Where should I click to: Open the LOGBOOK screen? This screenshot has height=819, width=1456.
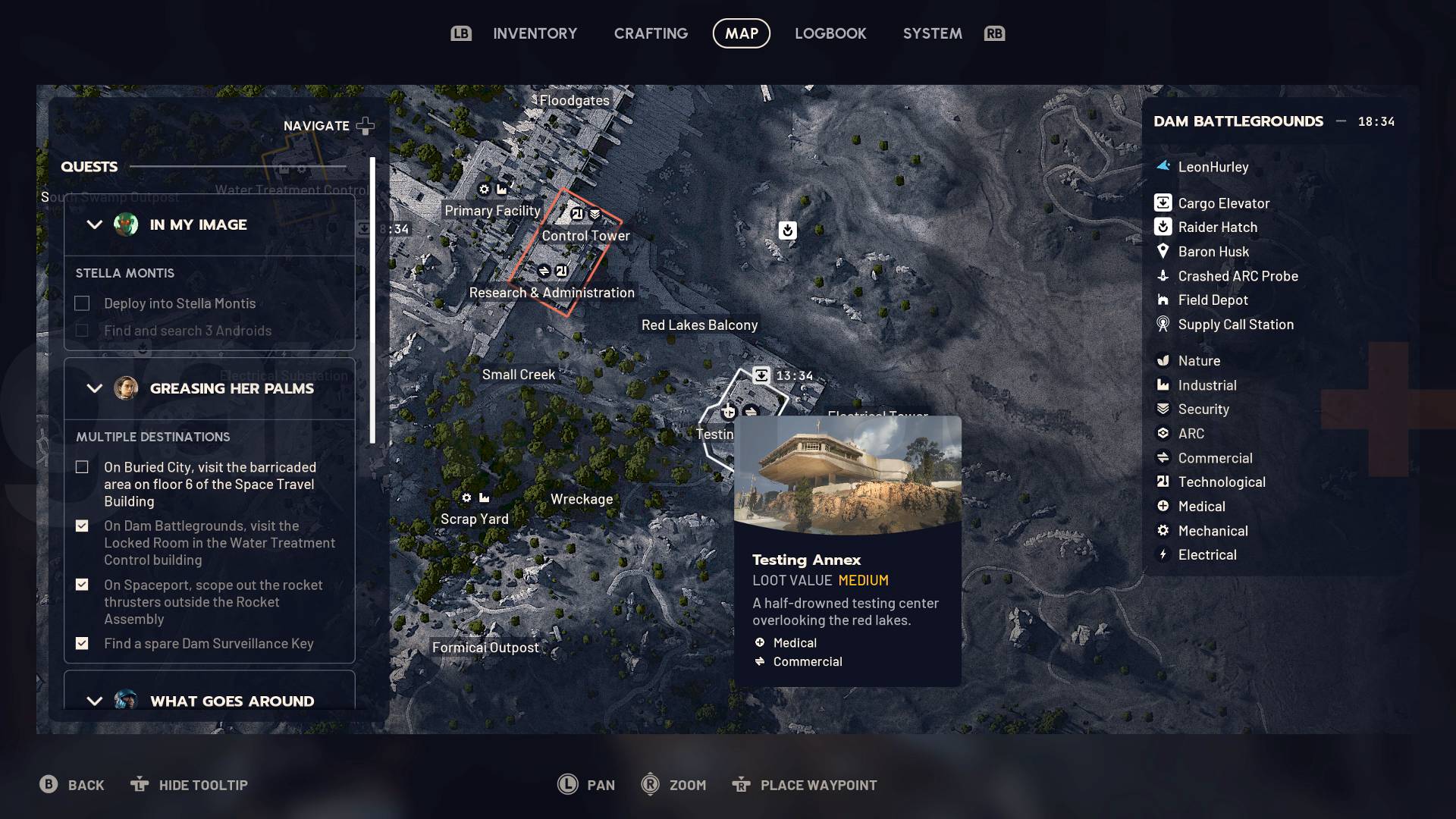point(830,33)
